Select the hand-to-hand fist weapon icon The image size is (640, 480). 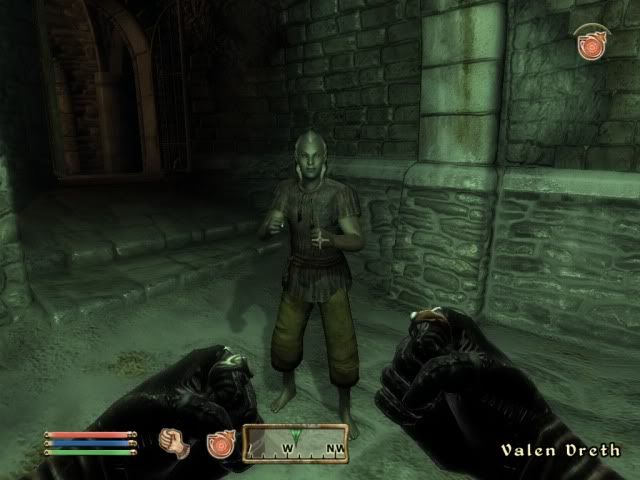(176, 443)
